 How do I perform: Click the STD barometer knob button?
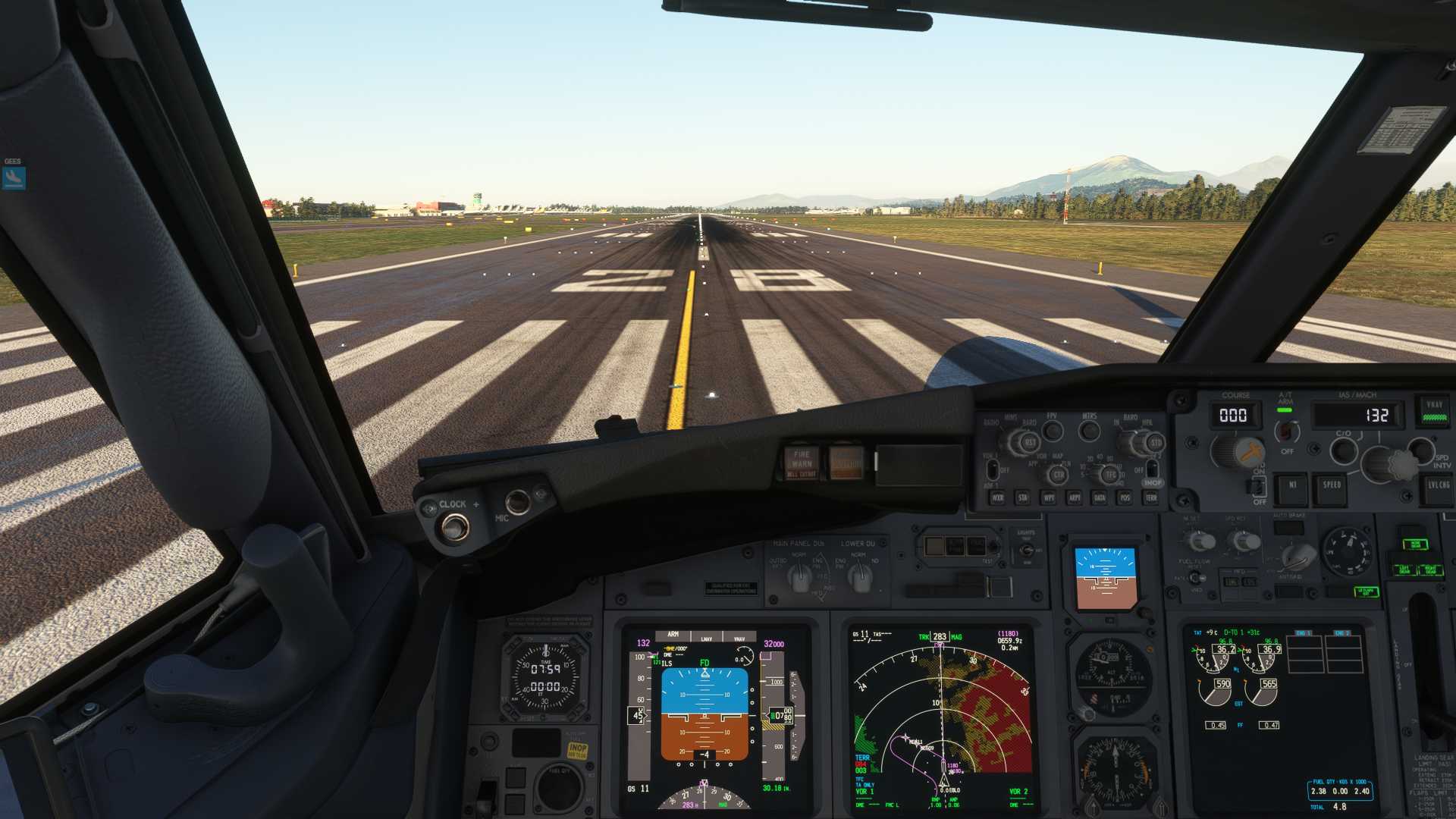point(1155,443)
